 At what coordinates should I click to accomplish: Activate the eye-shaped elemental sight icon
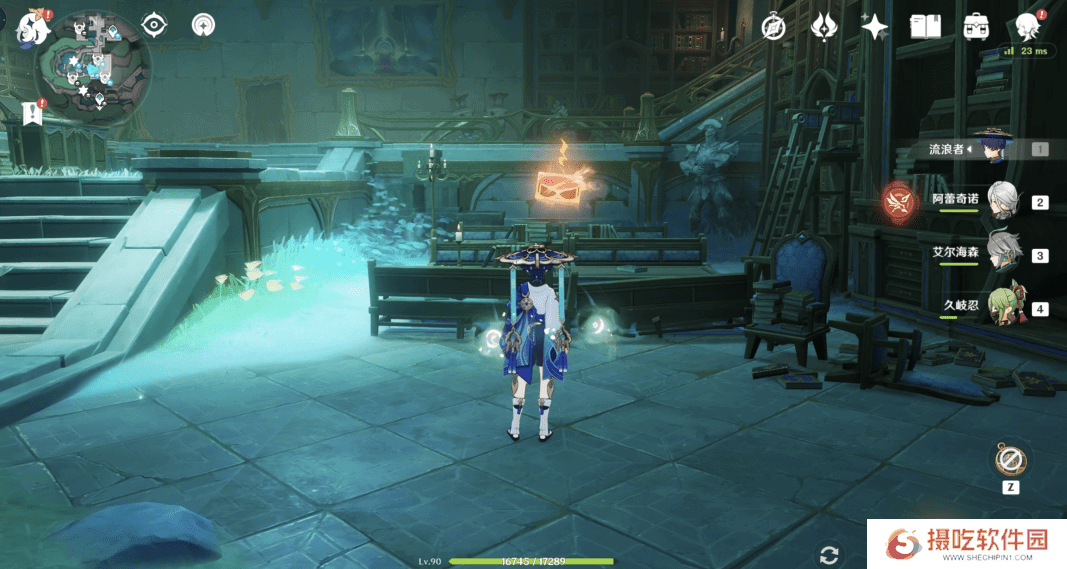click(155, 25)
